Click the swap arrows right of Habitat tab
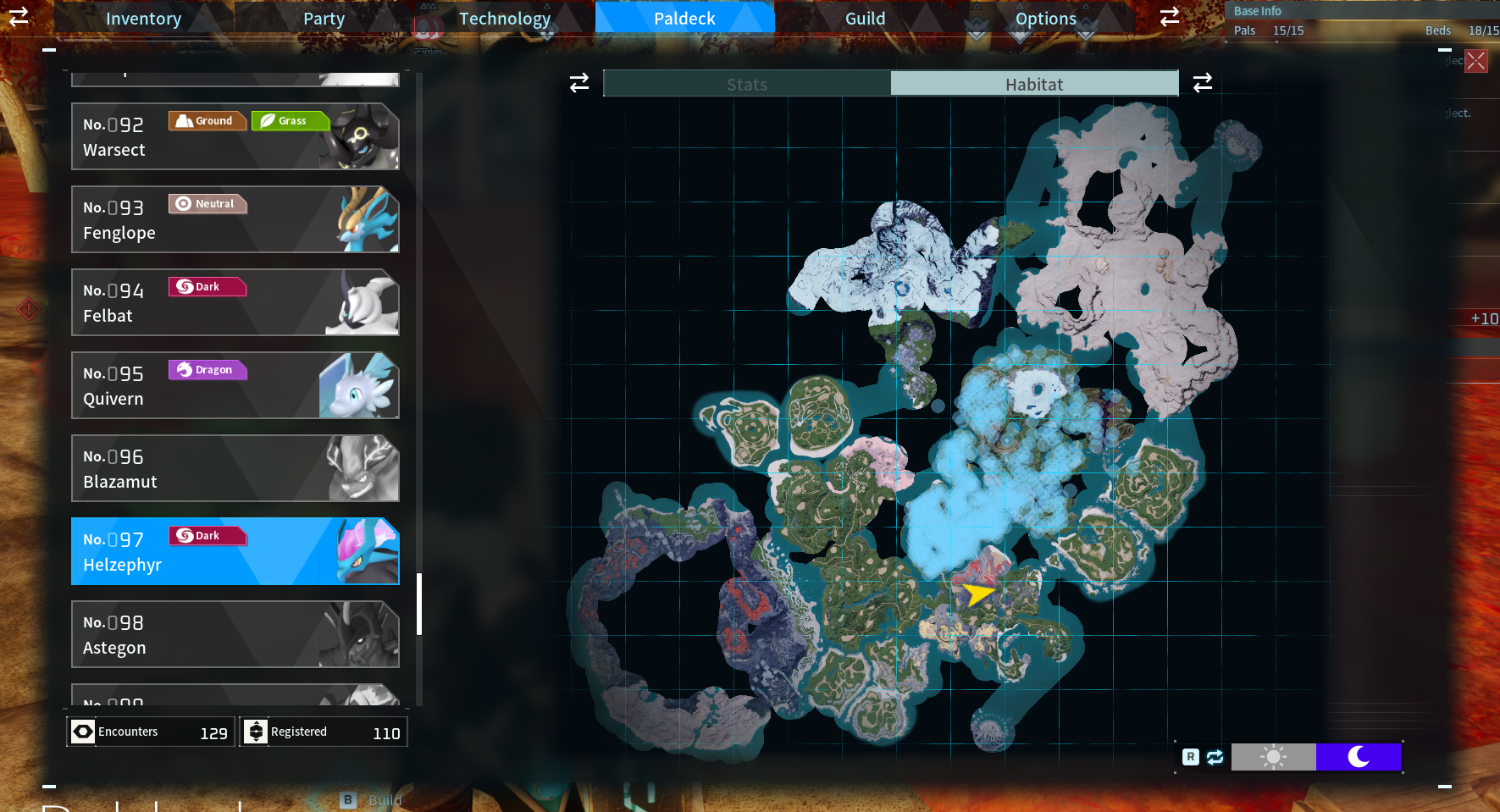This screenshot has height=812, width=1500. point(1202,83)
